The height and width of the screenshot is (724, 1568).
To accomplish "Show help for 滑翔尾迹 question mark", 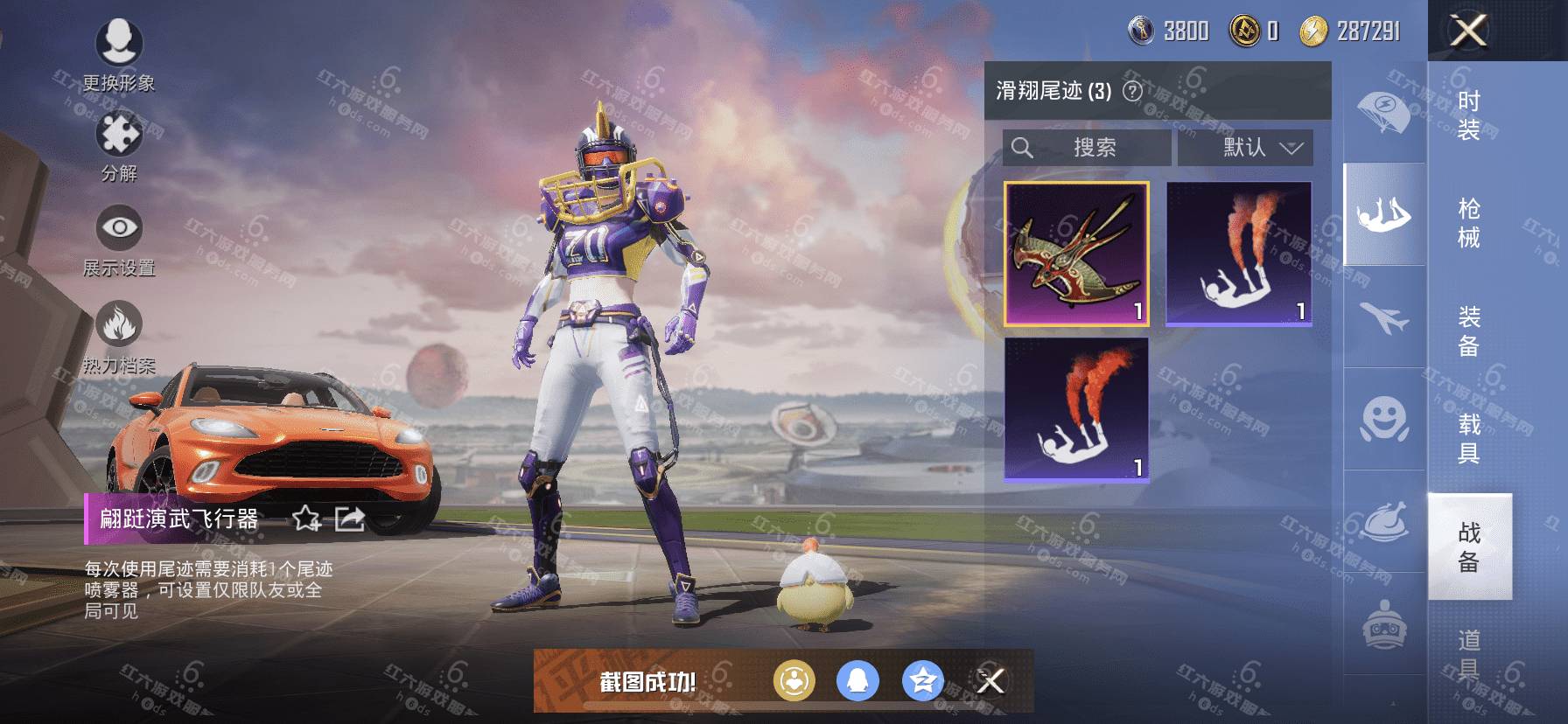I will point(1132,91).
